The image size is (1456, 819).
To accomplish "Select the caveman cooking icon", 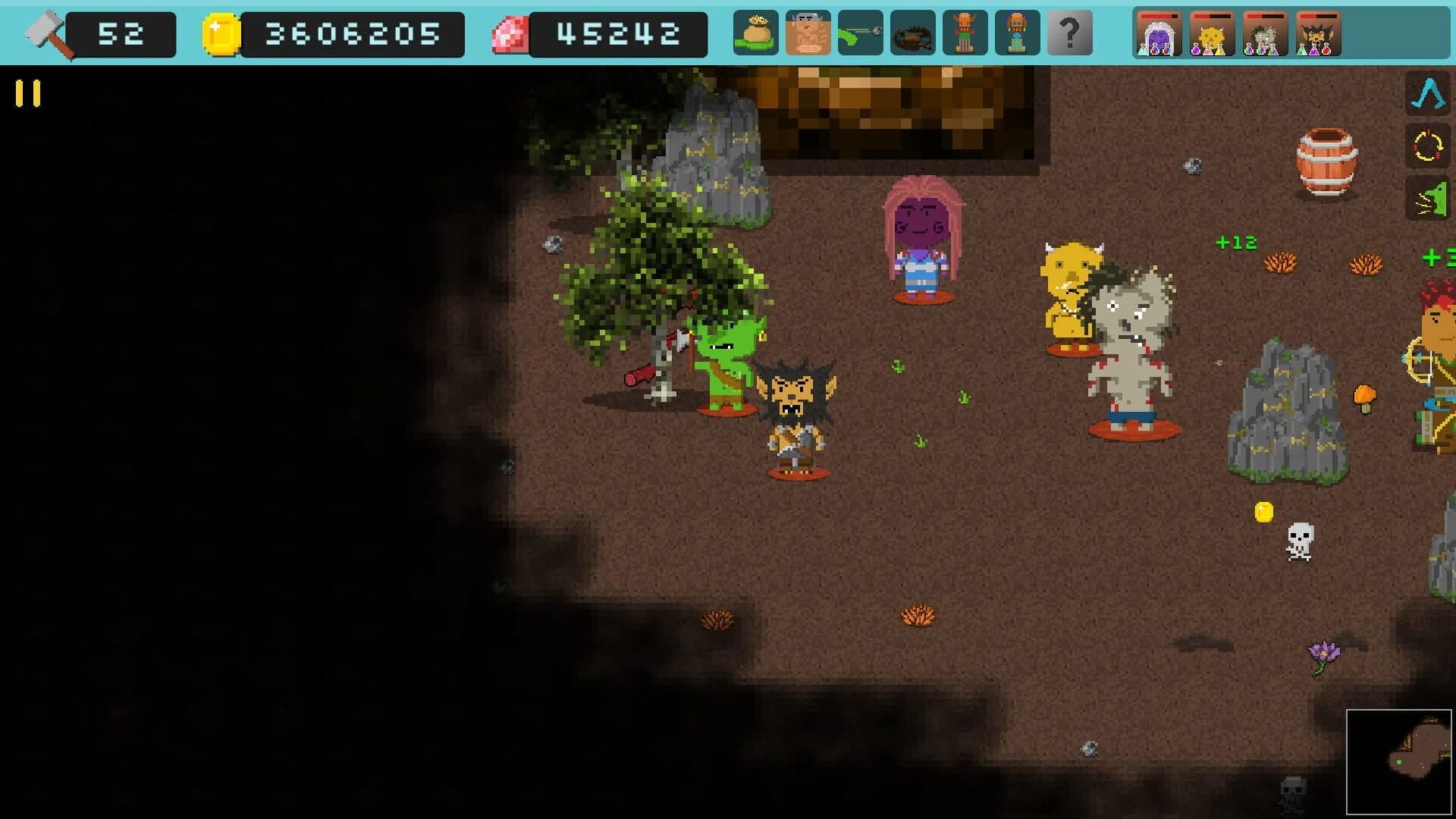I will [x=808, y=33].
